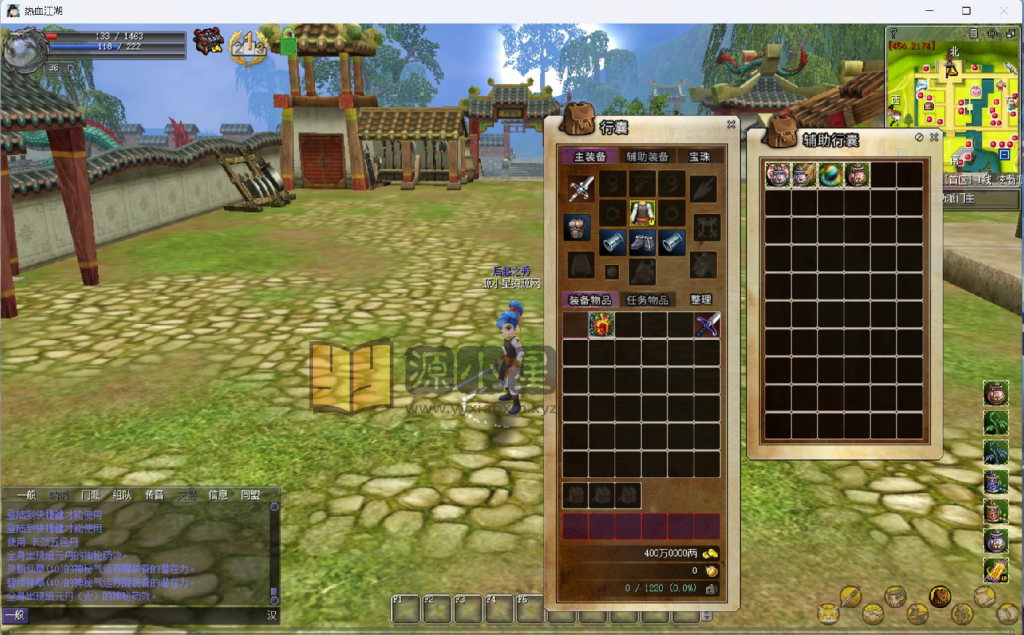This screenshot has height=635, width=1024.
Task: Open the 组队 team chat tab
Action: coord(121,495)
